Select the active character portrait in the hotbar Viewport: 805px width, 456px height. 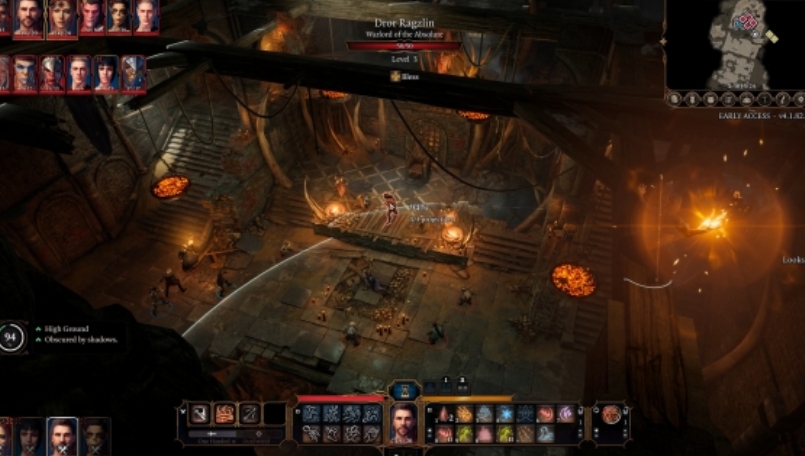coord(403,425)
